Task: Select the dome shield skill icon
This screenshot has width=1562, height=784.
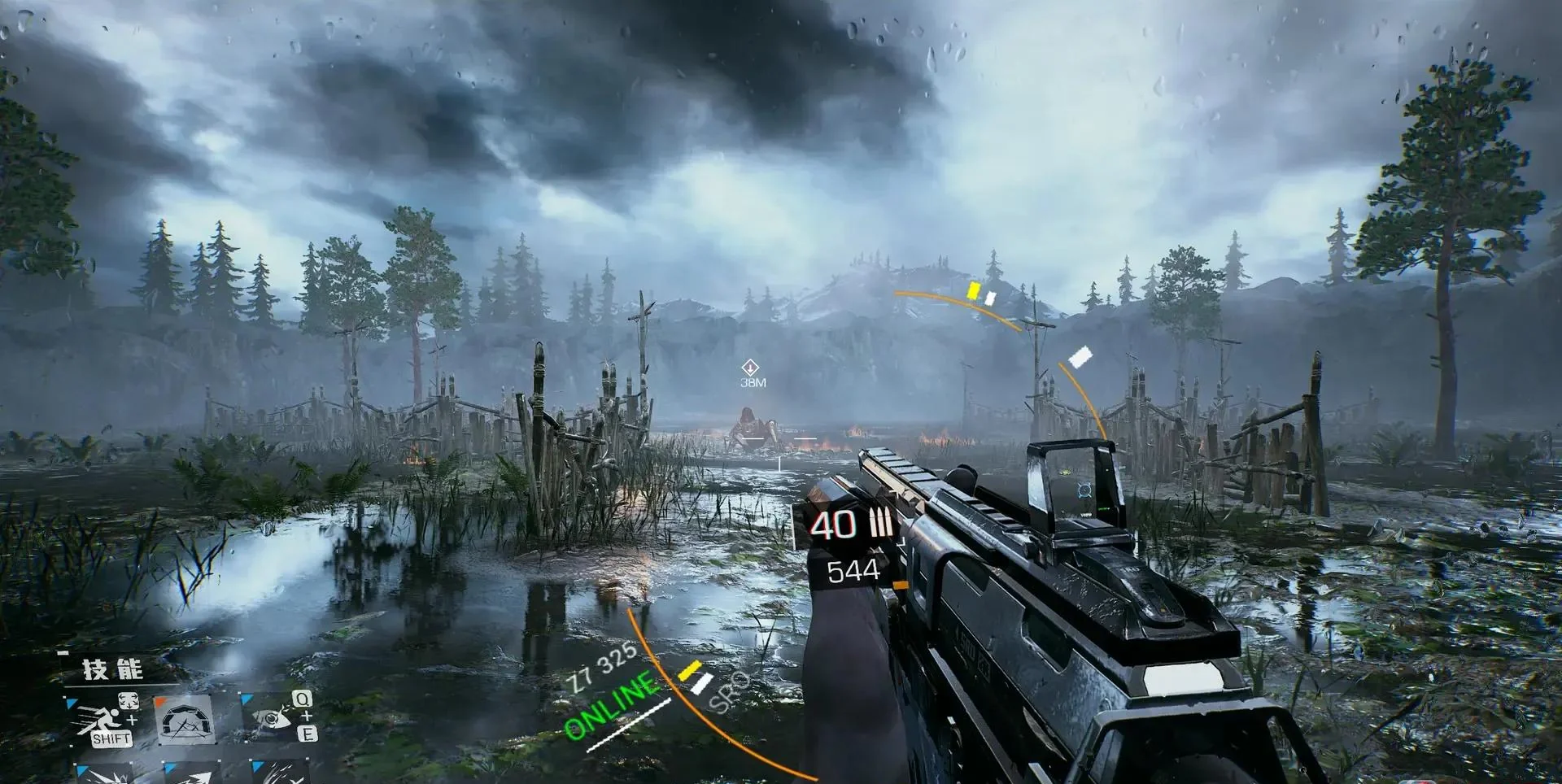Action: click(184, 719)
